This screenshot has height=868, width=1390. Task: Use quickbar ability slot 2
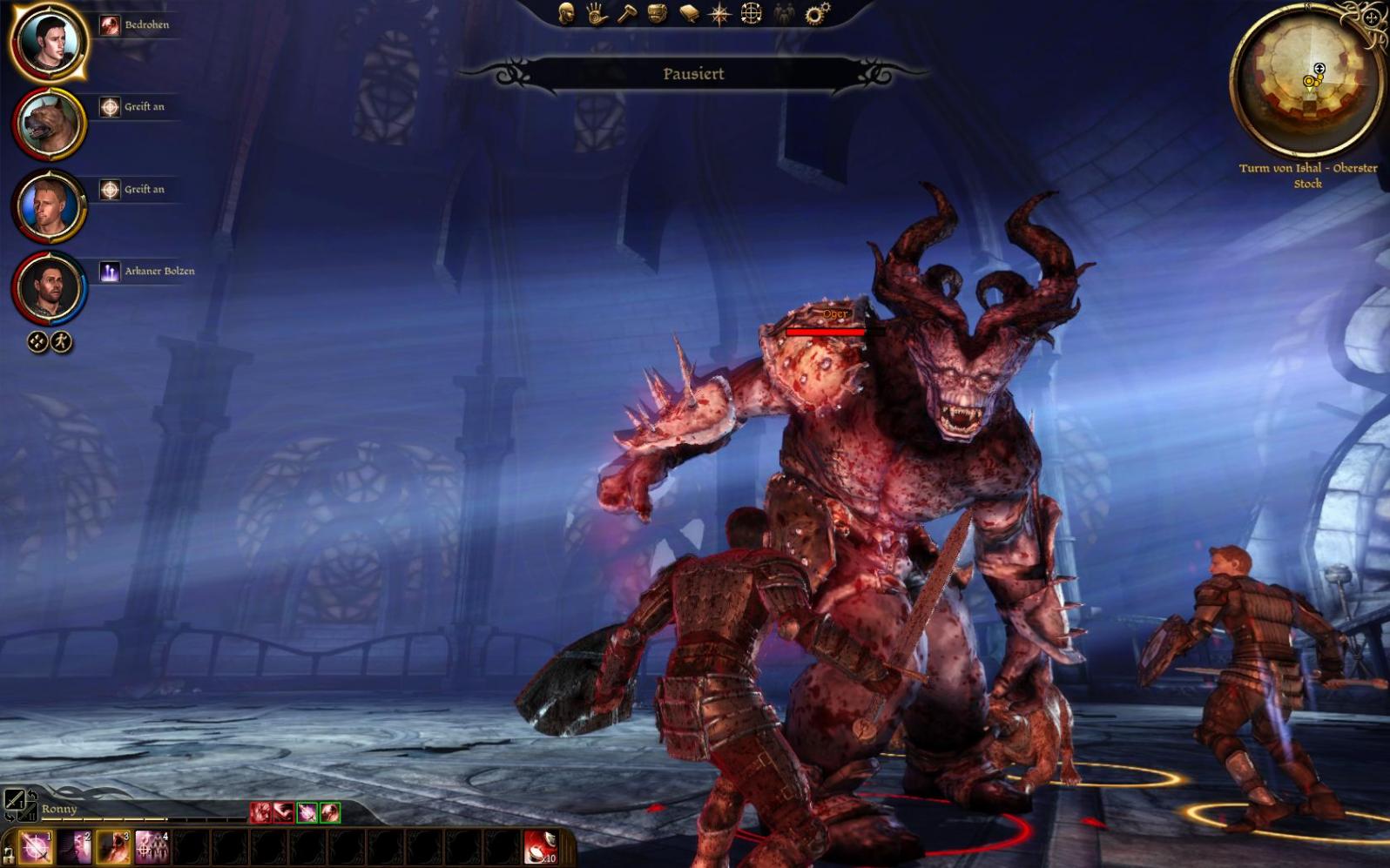(75, 847)
